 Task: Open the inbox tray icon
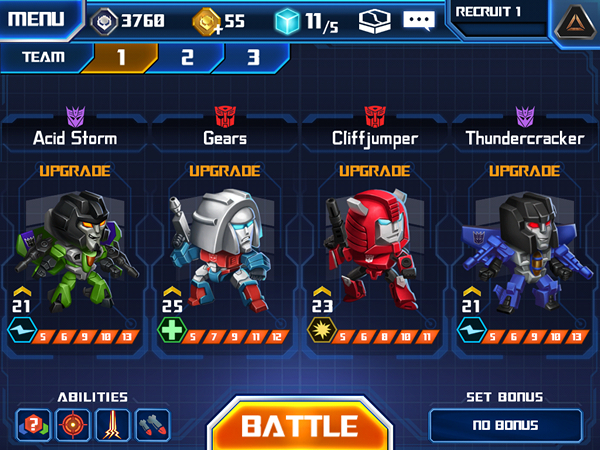tap(374, 20)
